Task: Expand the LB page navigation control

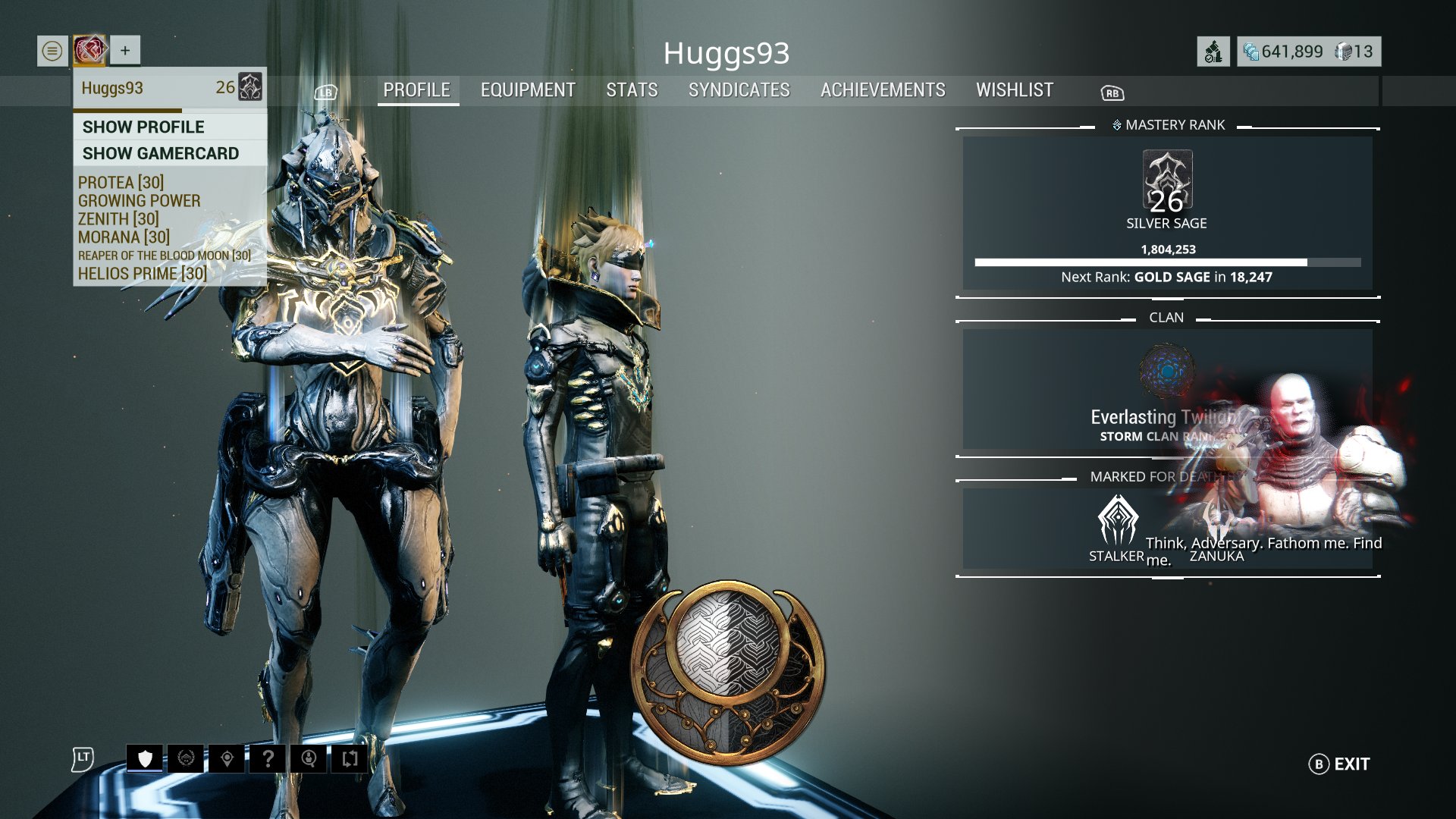Action: [325, 92]
